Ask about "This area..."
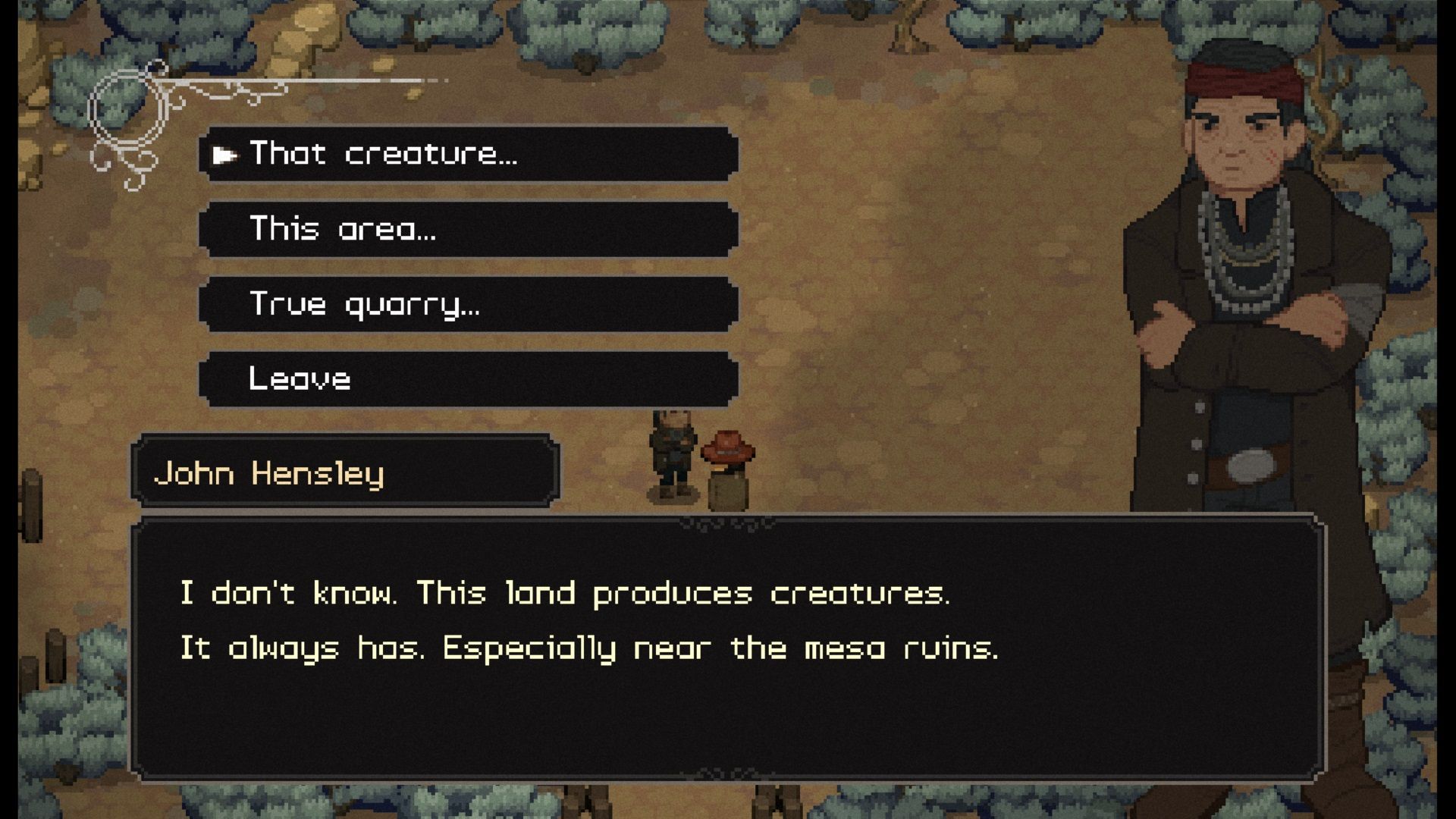The width and height of the screenshot is (1456, 819). 468,229
